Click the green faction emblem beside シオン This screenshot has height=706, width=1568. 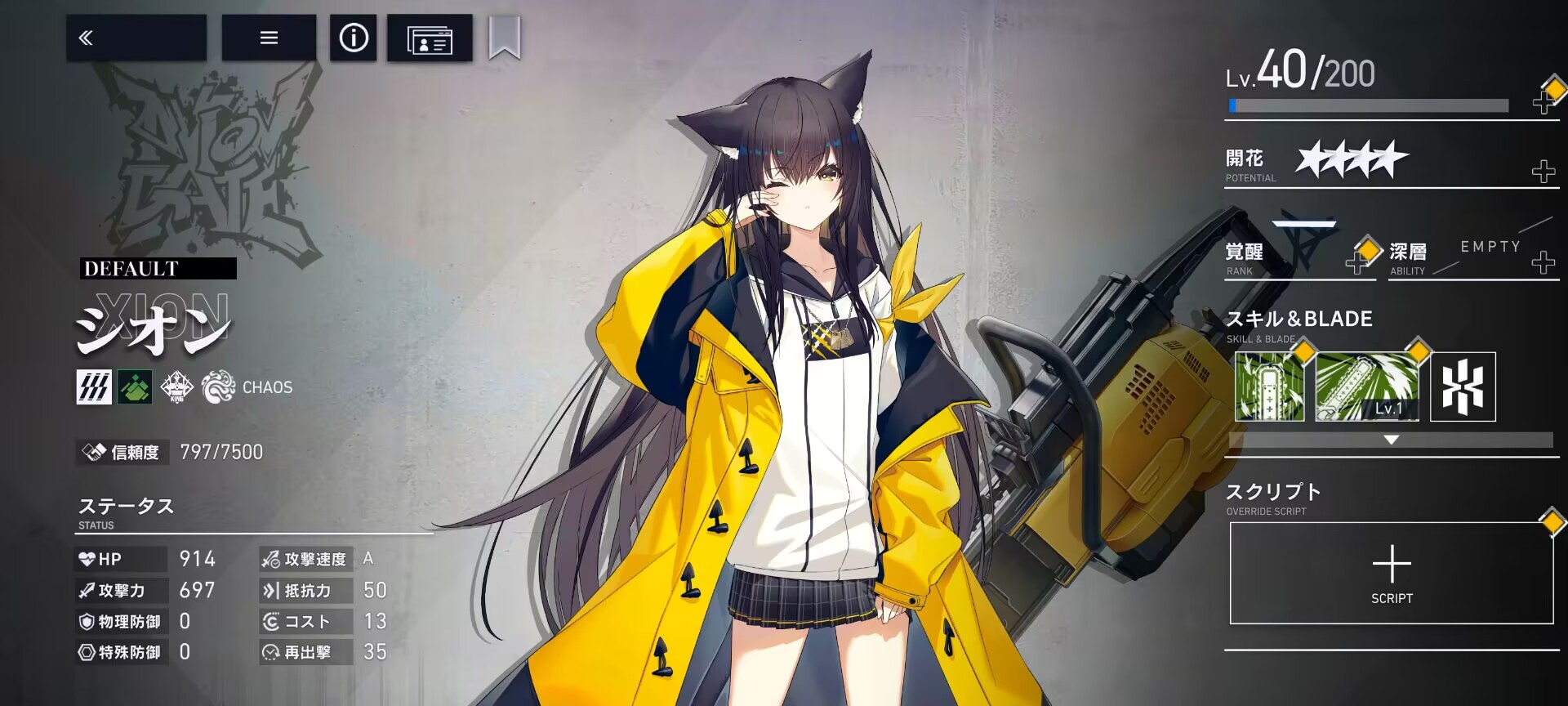point(136,387)
